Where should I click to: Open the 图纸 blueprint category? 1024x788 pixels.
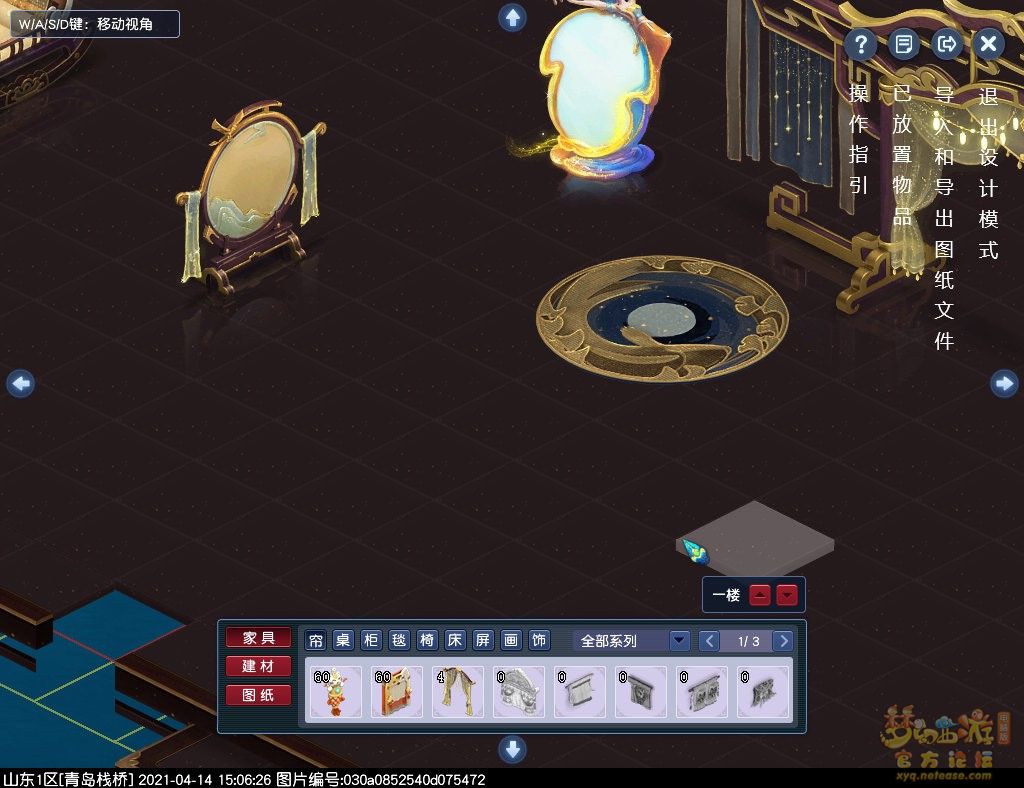pyautogui.click(x=258, y=695)
